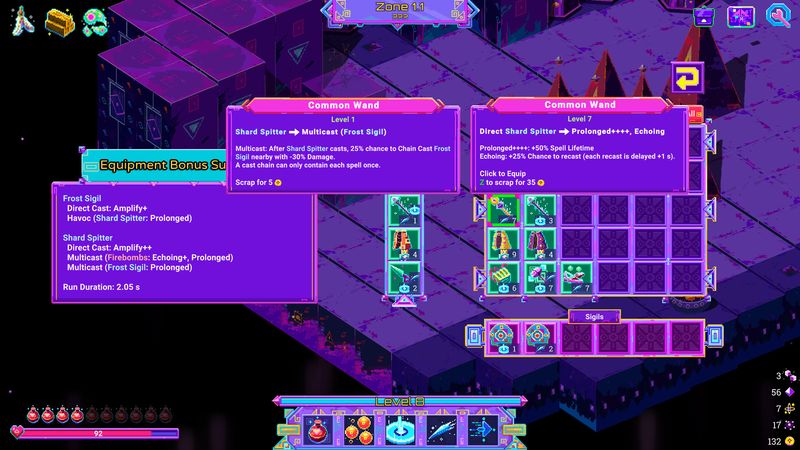This screenshot has width=800, height=450.
Task: Click the second sigil numbered 2
Action: click(539, 336)
